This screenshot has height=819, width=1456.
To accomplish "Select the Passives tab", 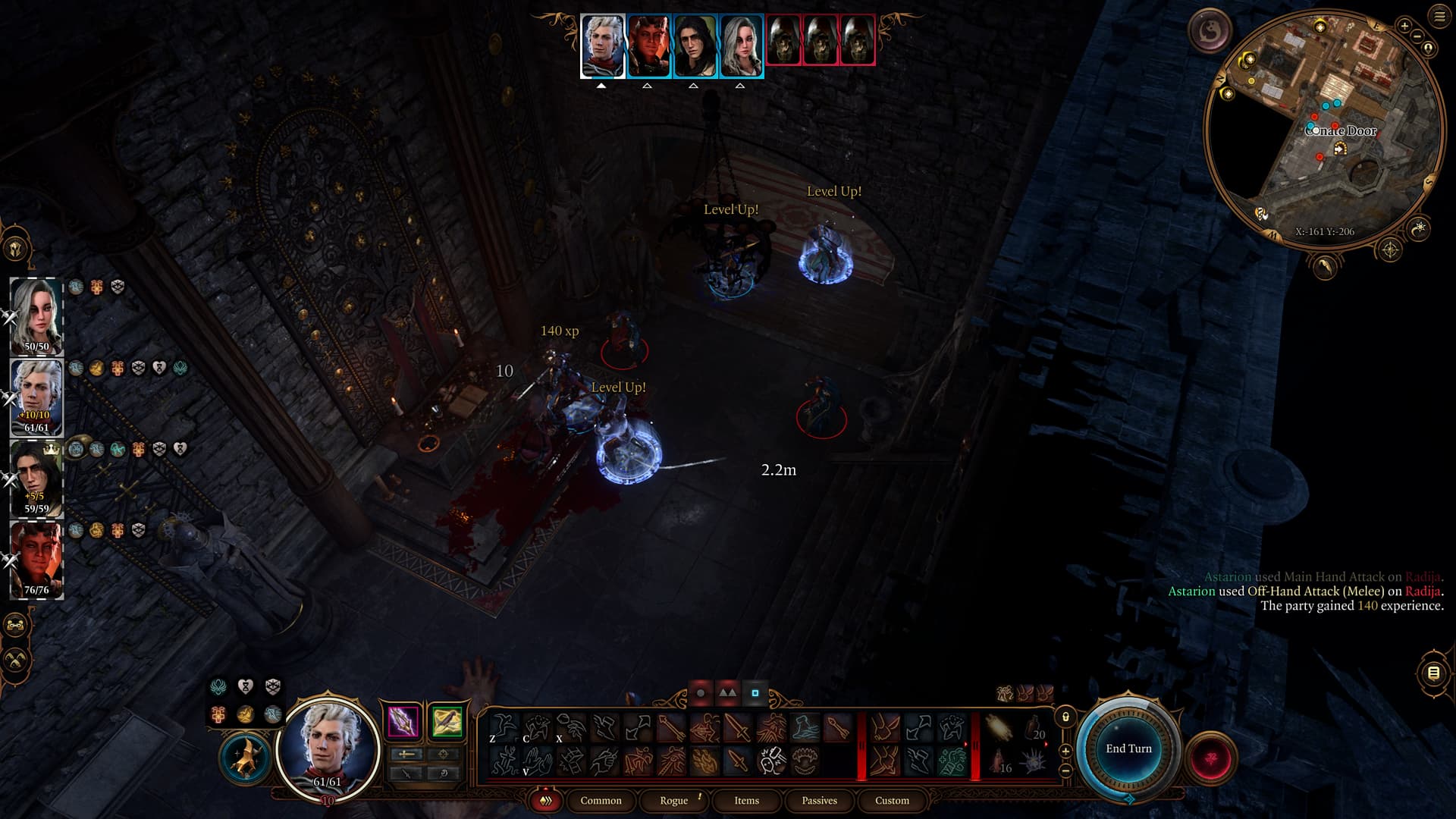I will 819,800.
